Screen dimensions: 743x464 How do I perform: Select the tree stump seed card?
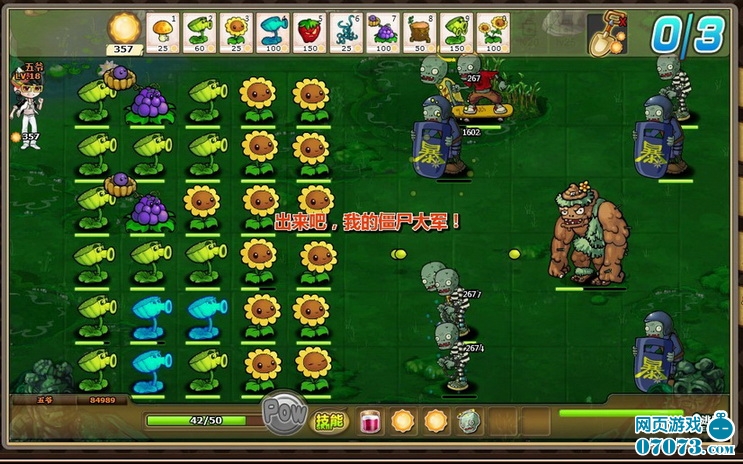pos(418,31)
